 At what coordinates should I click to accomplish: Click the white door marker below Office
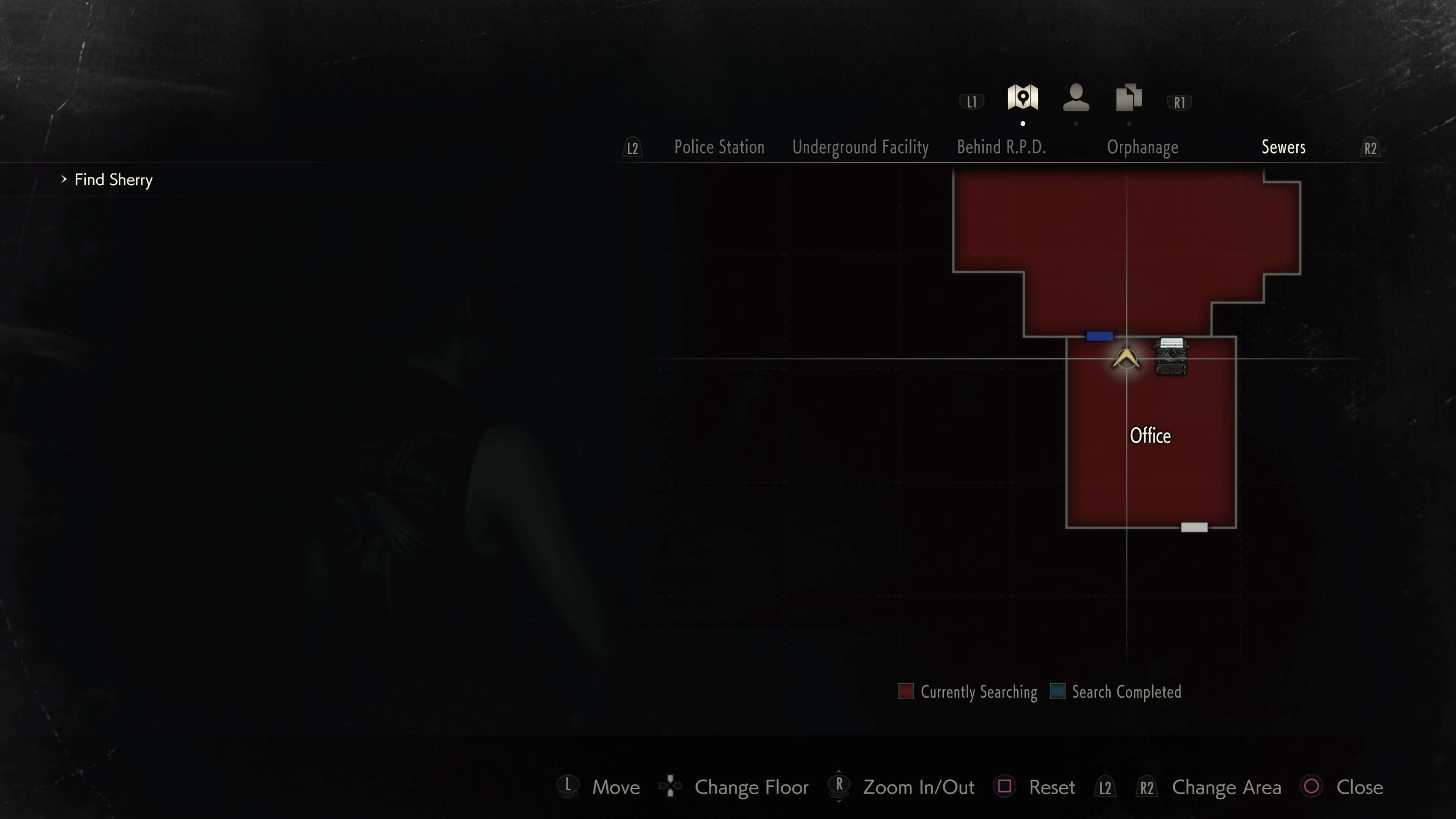pyautogui.click(x=1194, y=527)
